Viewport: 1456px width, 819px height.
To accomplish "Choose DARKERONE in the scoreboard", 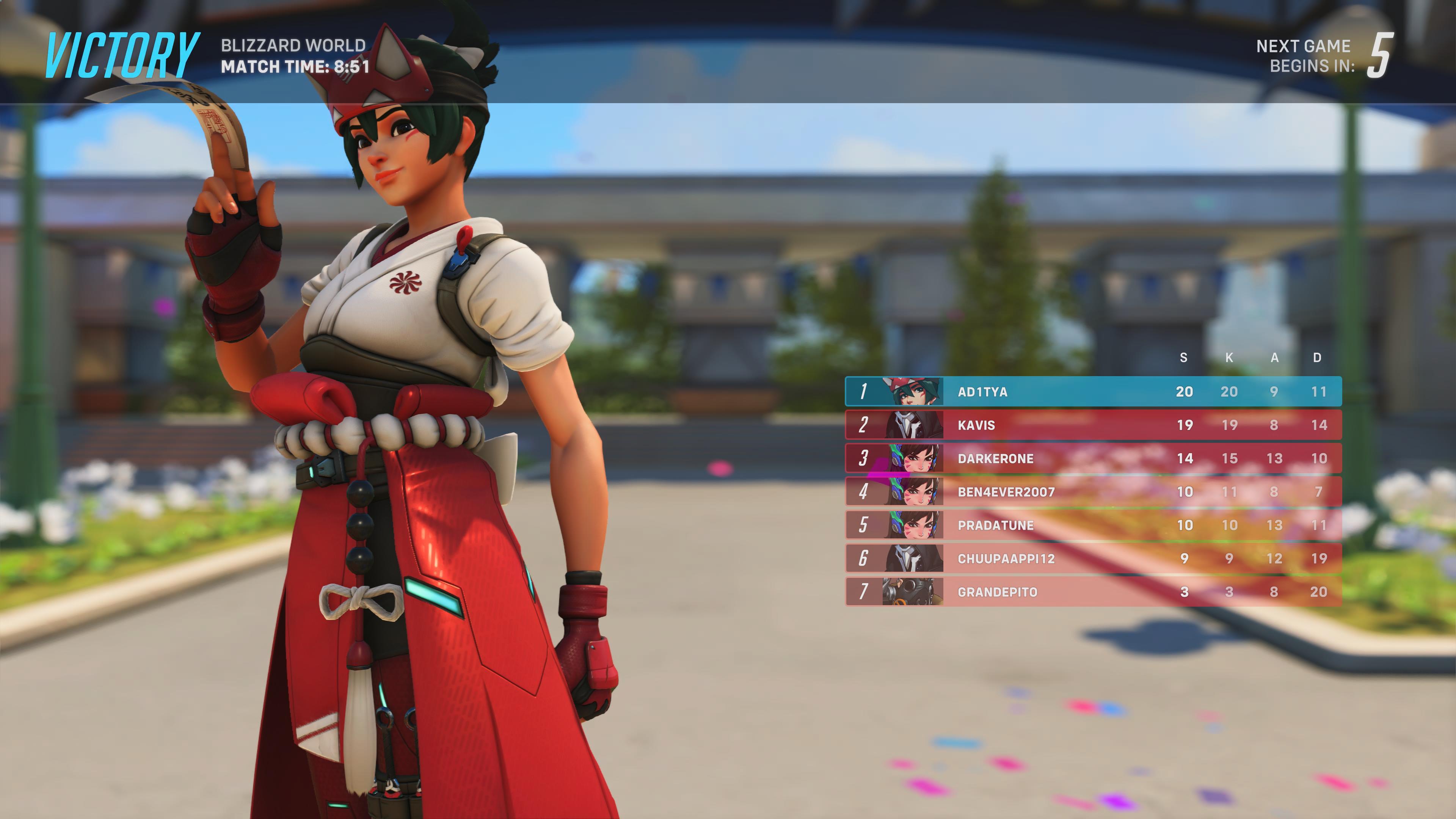I will 1093,458.
